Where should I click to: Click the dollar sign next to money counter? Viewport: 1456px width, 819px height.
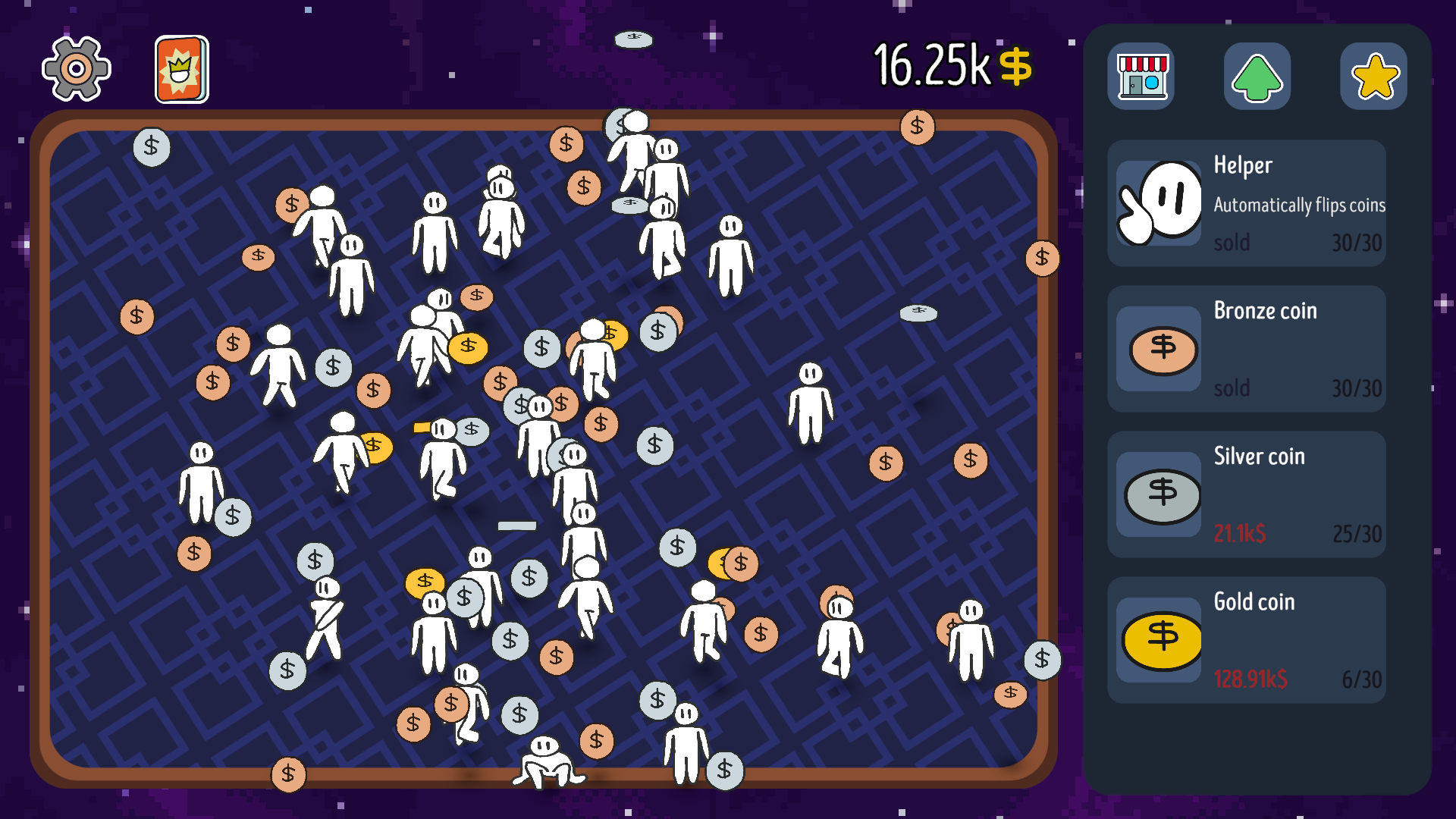click(1016, 67)
